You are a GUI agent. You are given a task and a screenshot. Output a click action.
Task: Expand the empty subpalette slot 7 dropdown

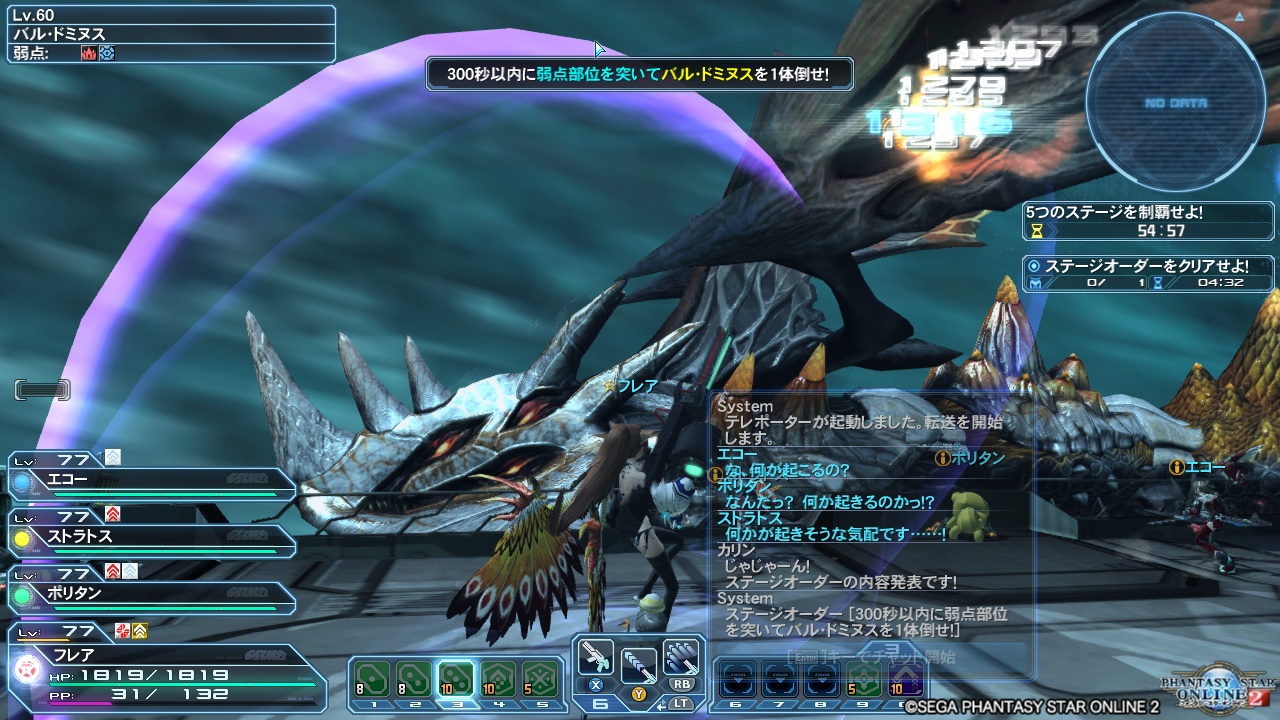click(780, 680)
